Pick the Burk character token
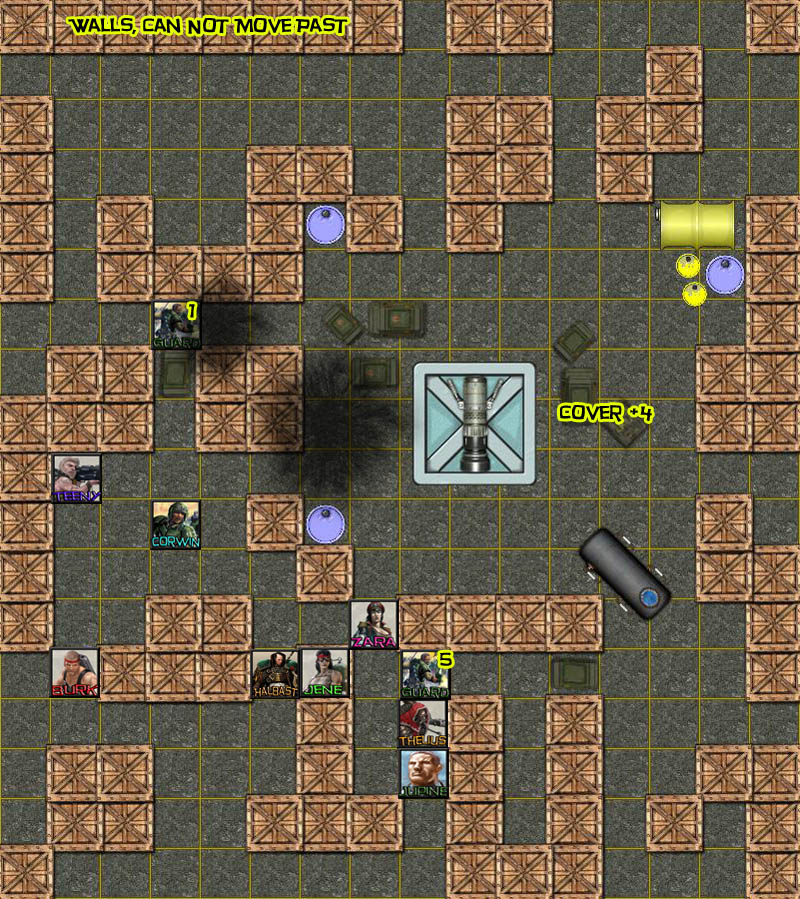The height and width of the screenshot is (899, 800). click(76, 673)
